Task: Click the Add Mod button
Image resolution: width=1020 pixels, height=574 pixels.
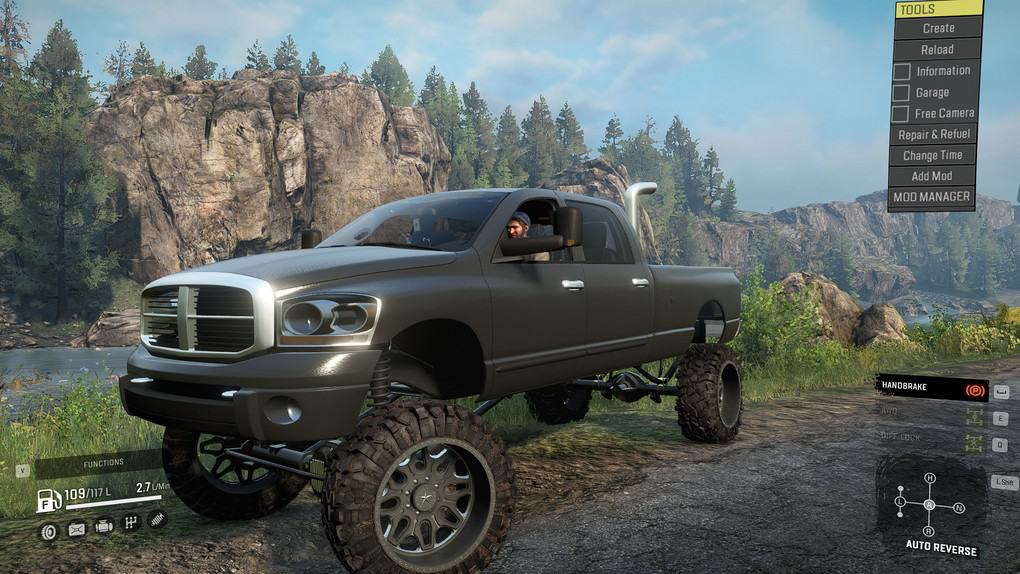Action: point(932,177)
